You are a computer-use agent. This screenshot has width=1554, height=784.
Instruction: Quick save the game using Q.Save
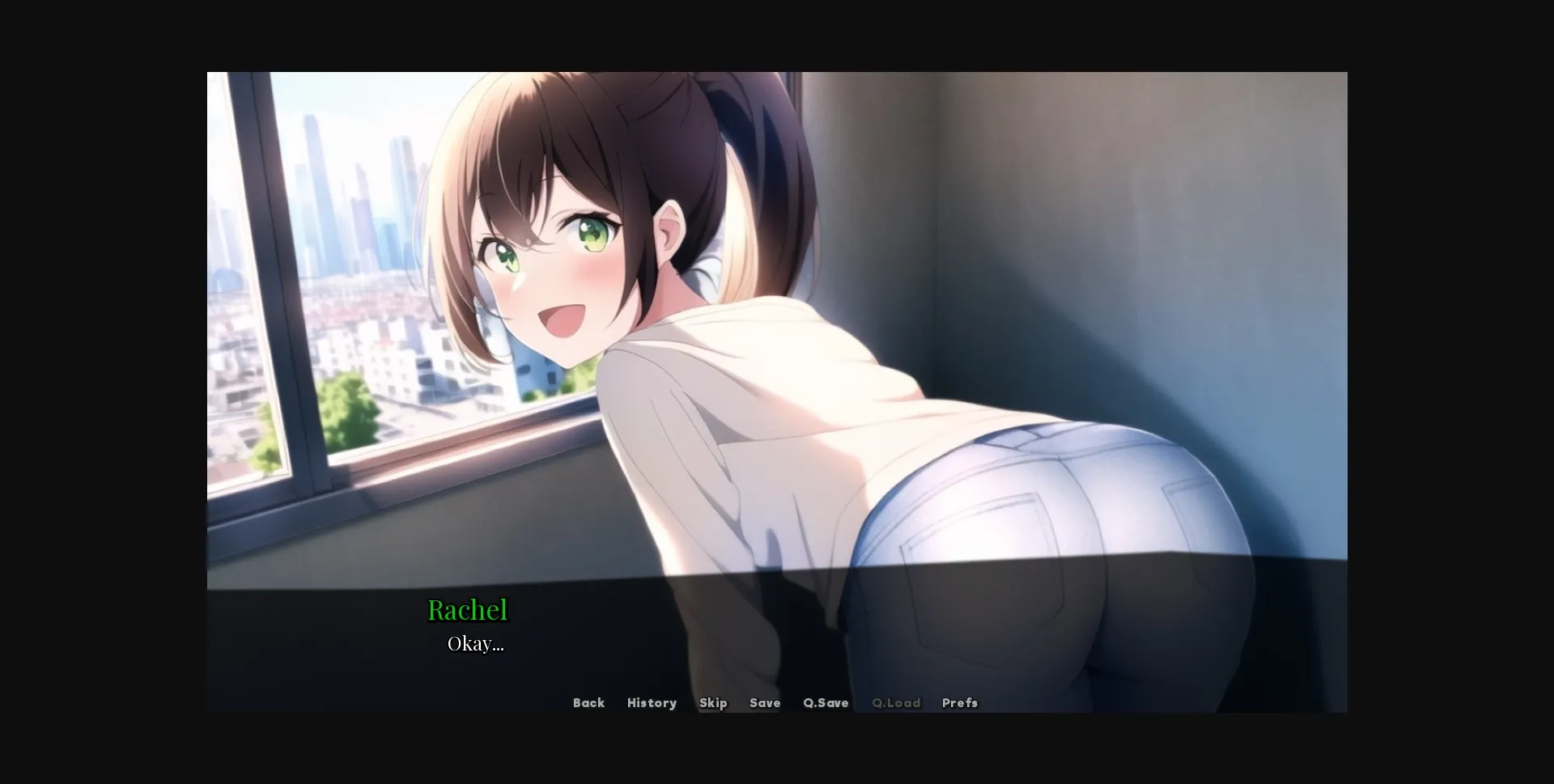826,703
